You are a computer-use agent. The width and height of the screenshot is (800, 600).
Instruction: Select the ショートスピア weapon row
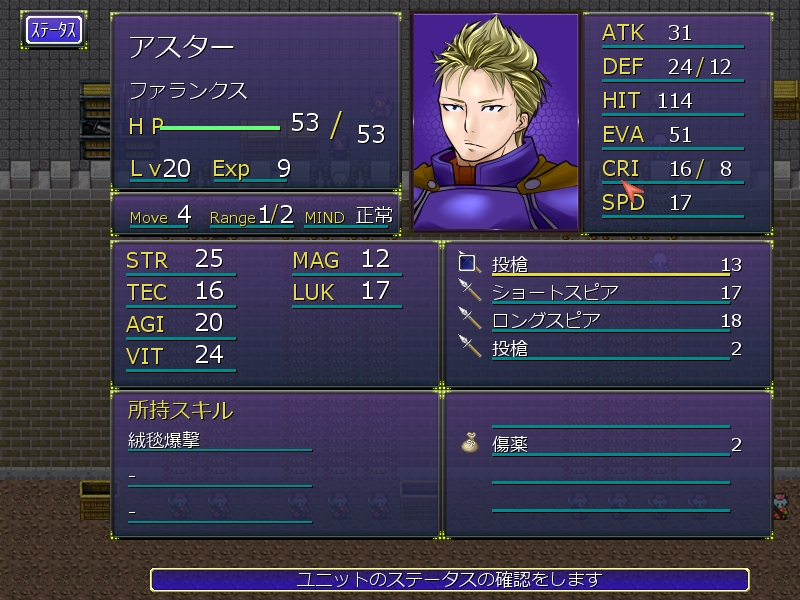600,293
